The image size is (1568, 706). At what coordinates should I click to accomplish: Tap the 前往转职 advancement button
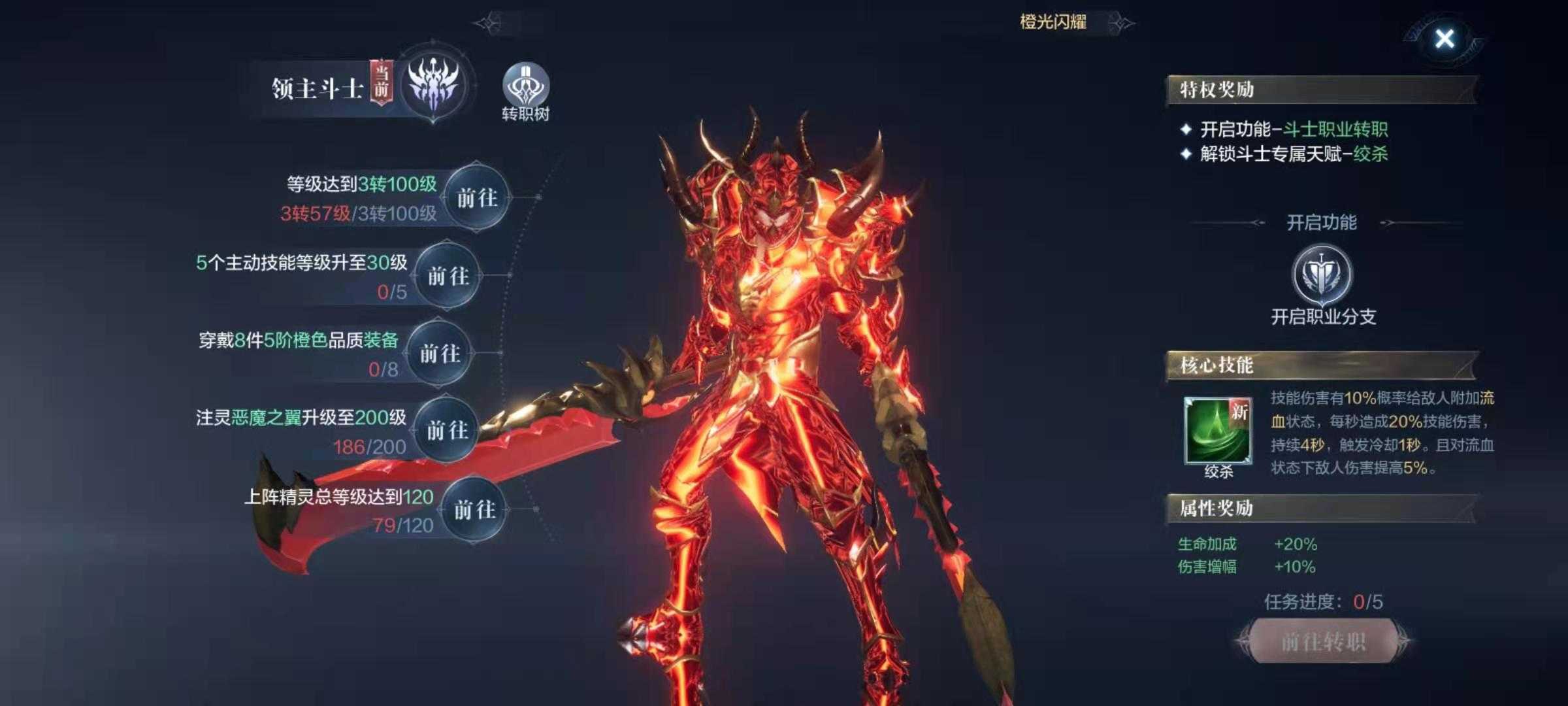(1323, 641)
